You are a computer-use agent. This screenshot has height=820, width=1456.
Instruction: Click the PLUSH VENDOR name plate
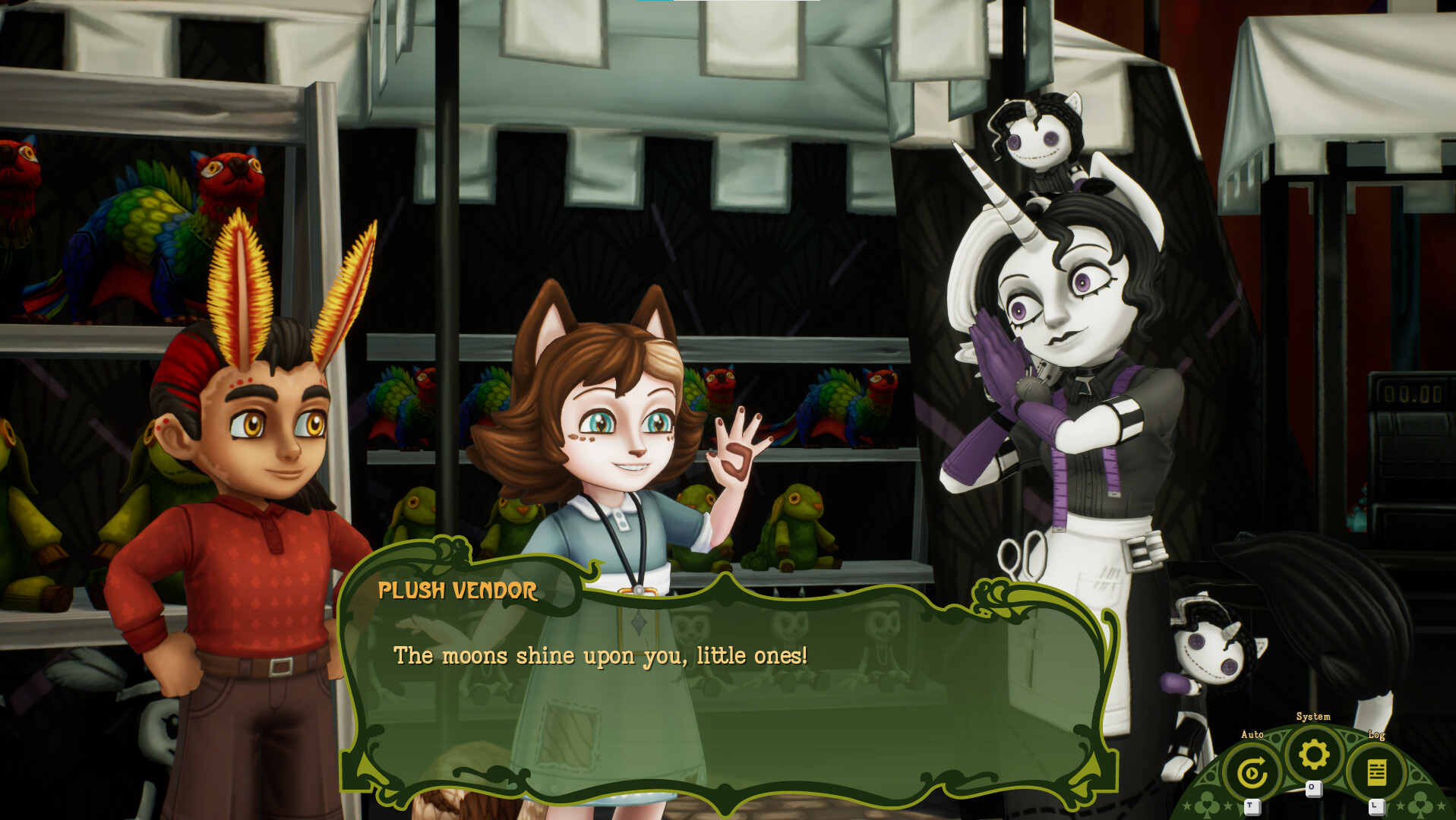458,591
